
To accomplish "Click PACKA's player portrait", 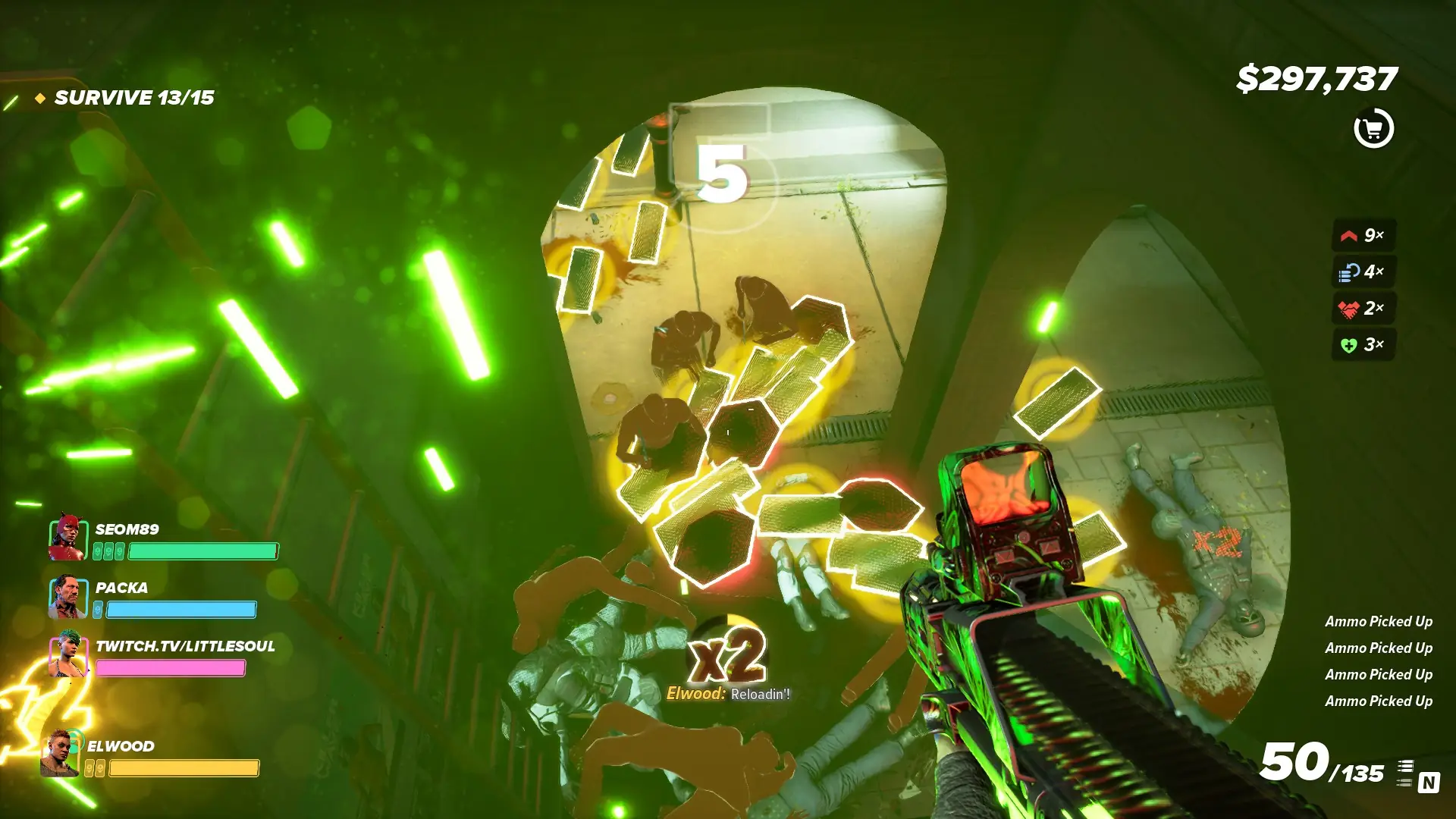I will (68, 597).
